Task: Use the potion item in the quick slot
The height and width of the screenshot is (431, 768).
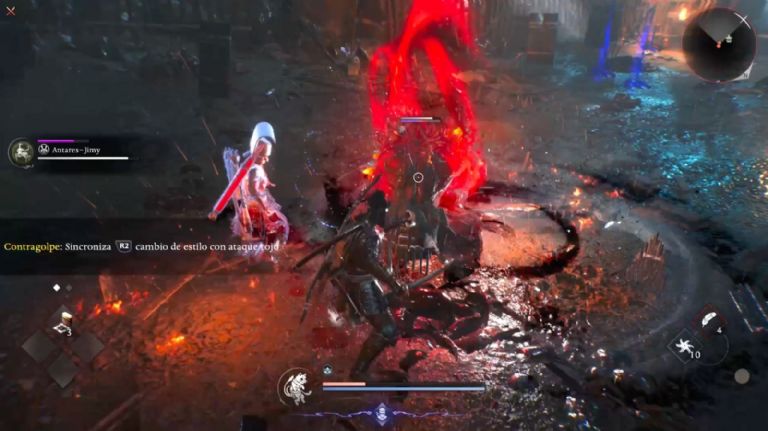Action: 63,322
